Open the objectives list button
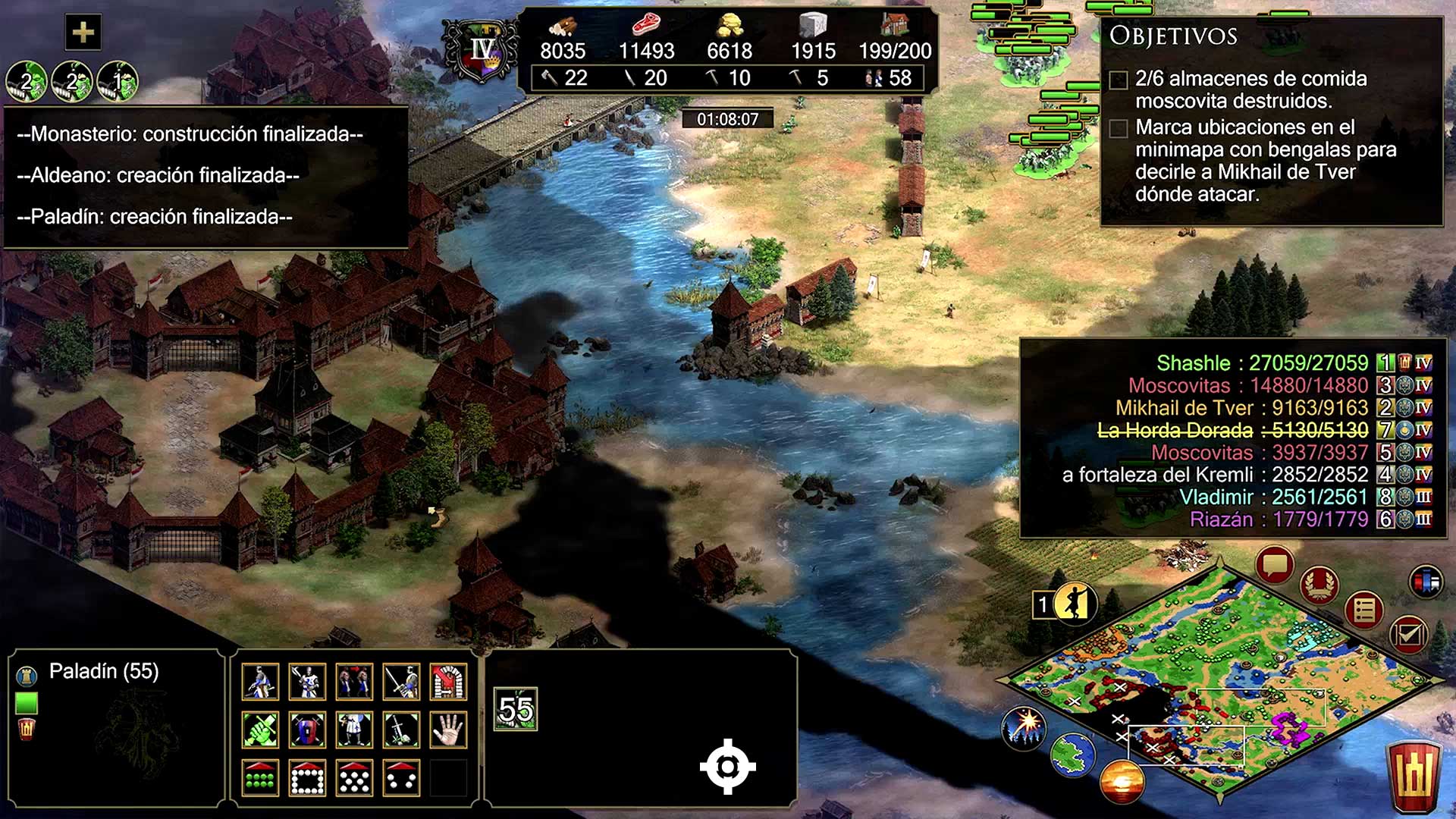The width and height of the screenshot is (1456, 819). pos(1363,610)
